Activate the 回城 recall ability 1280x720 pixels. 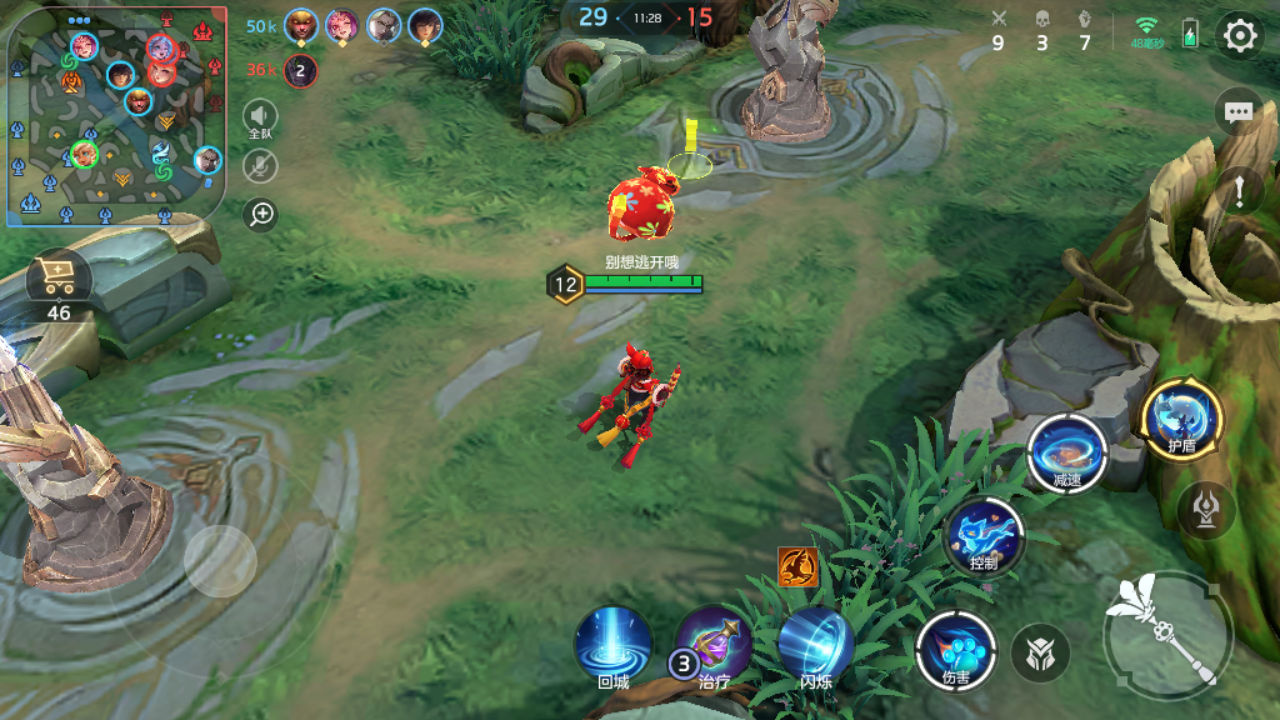pos(613,645)
